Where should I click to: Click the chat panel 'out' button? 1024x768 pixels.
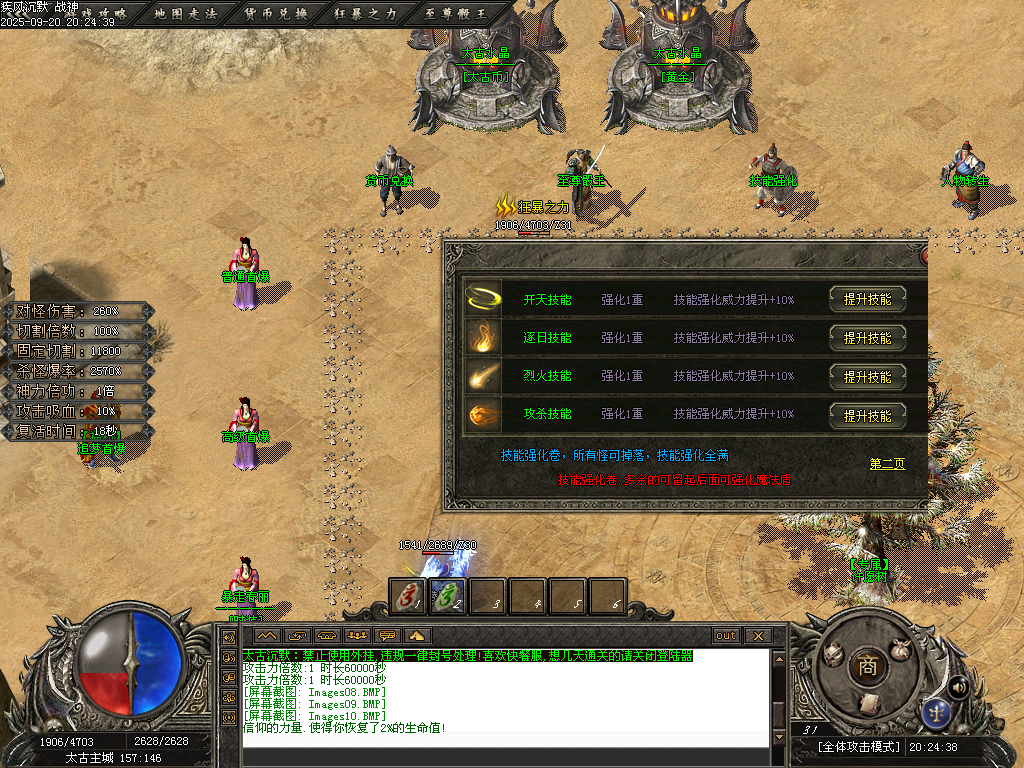[725, 636]
